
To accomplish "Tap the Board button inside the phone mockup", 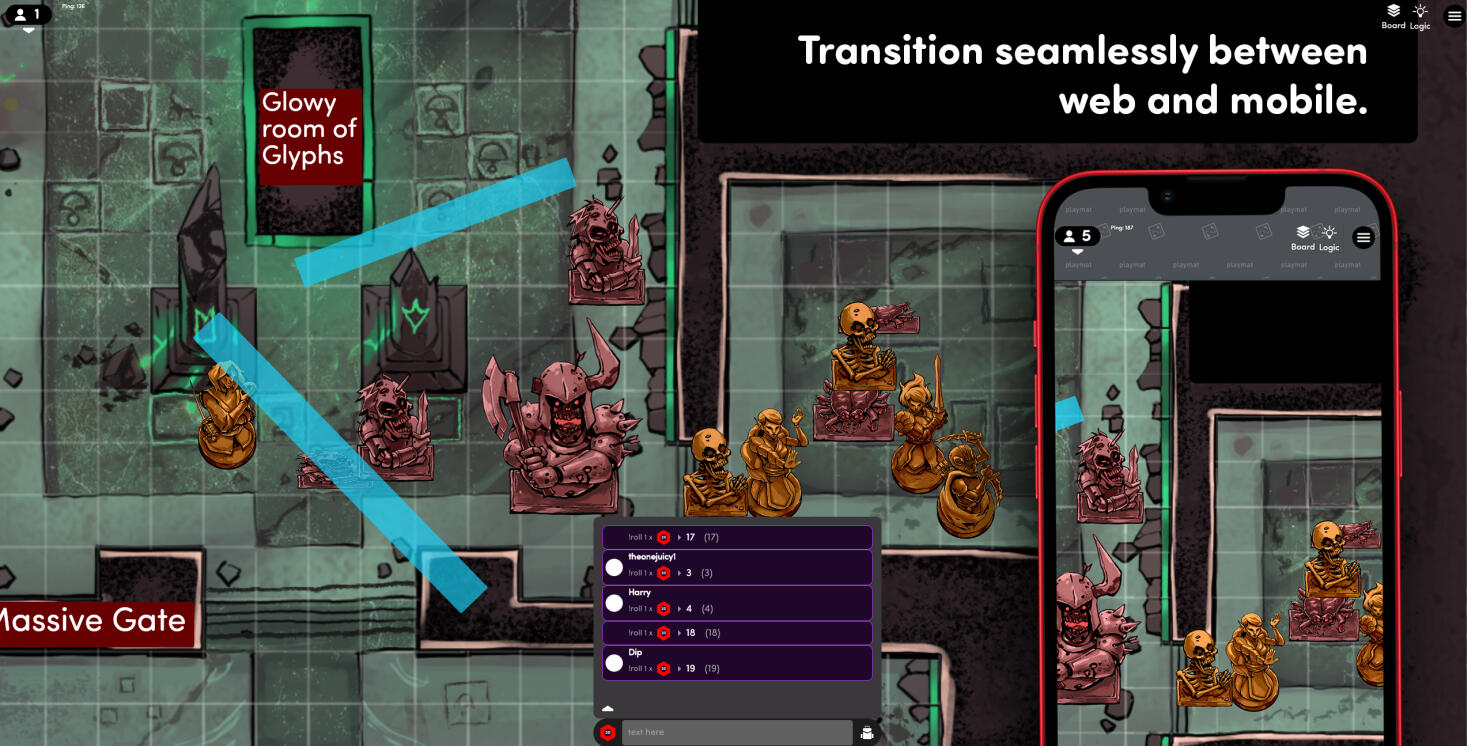I will (1302, 238).
